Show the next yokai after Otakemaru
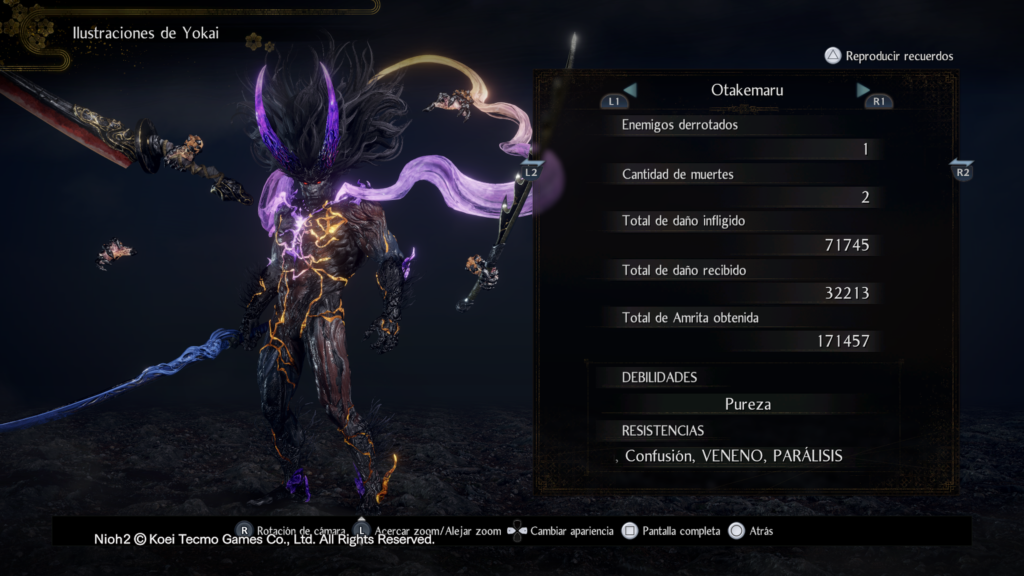The width and height of the screenshot is (1024, 576). click(863, 90)
